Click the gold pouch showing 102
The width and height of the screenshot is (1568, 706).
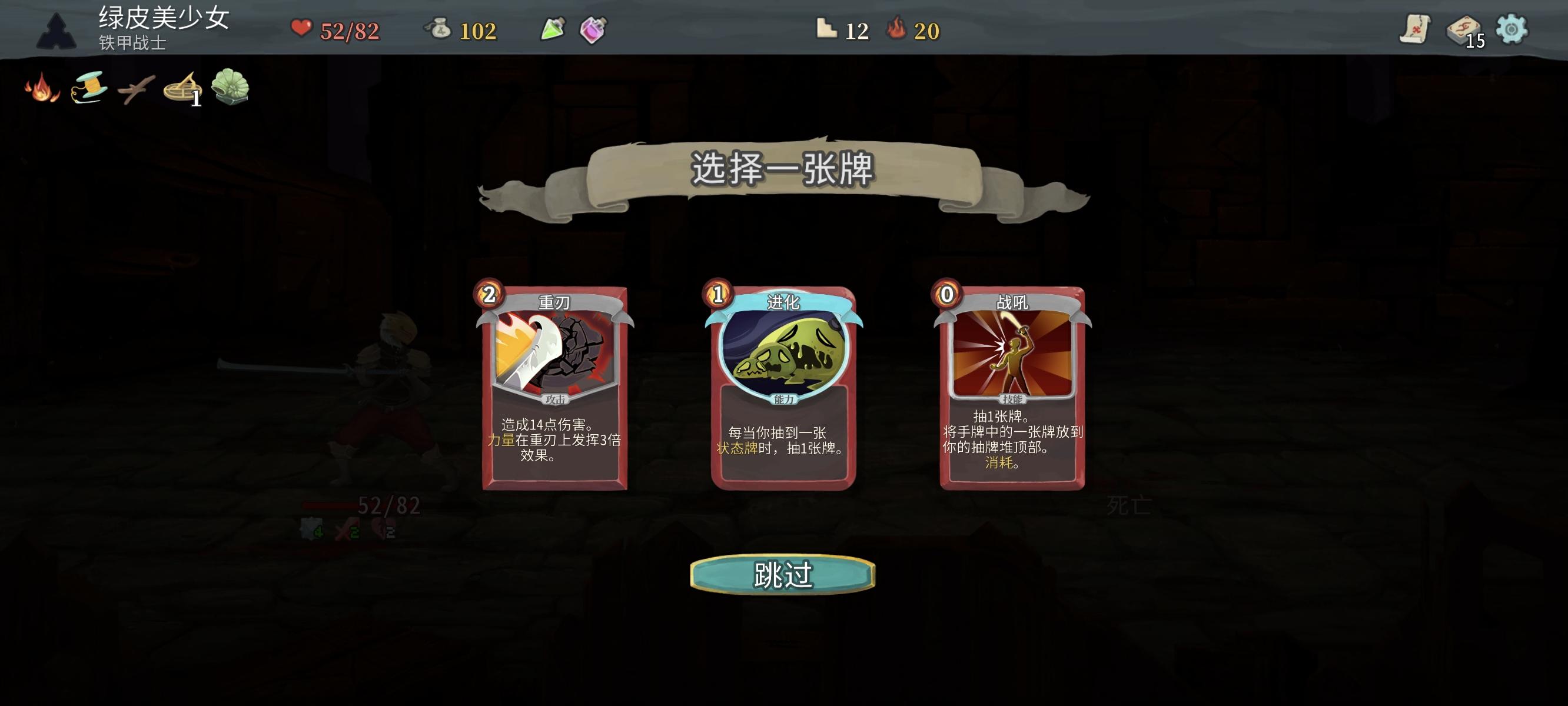coord(440,29)
